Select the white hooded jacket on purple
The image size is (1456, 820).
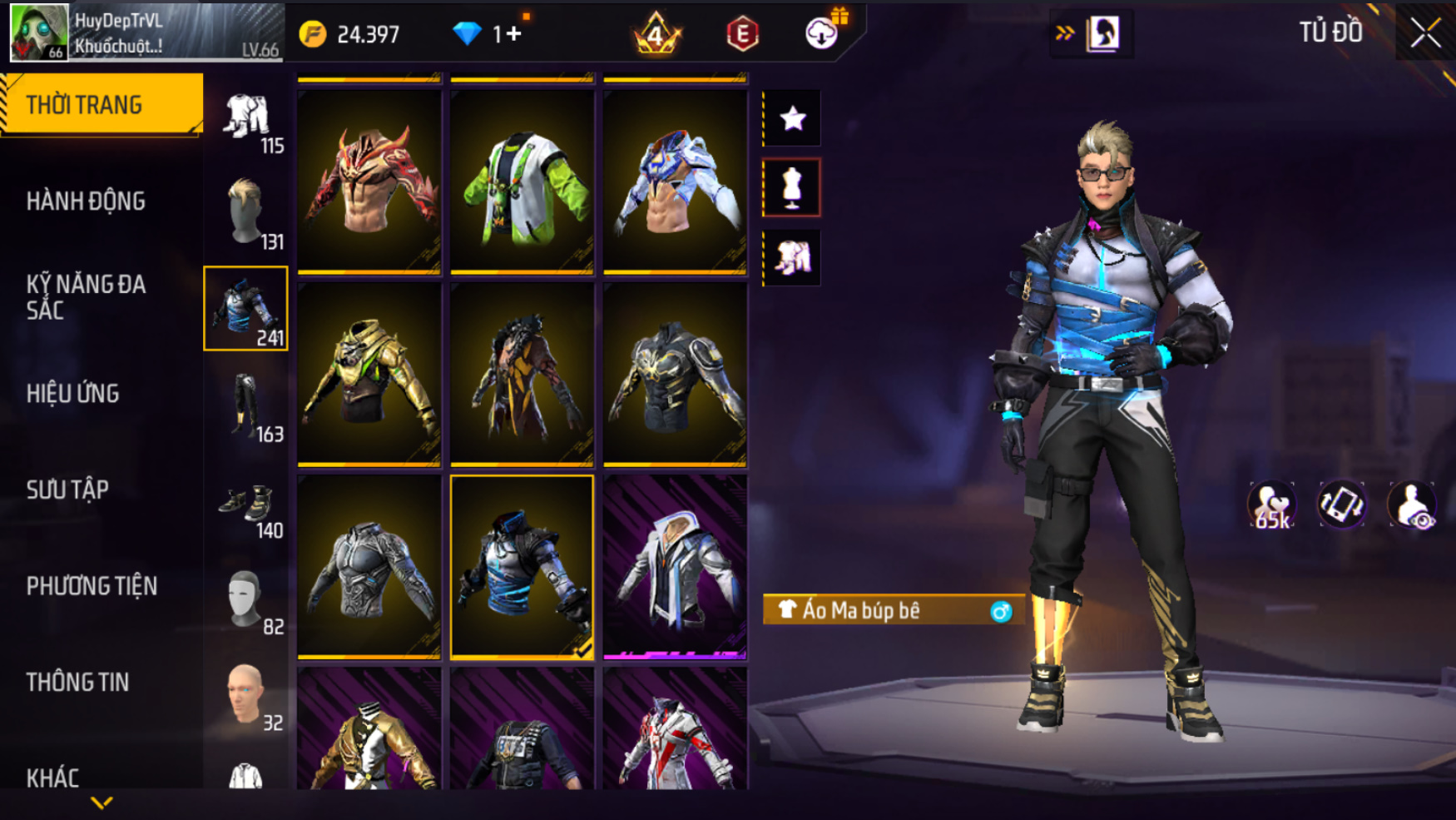(x=675, y=567)
